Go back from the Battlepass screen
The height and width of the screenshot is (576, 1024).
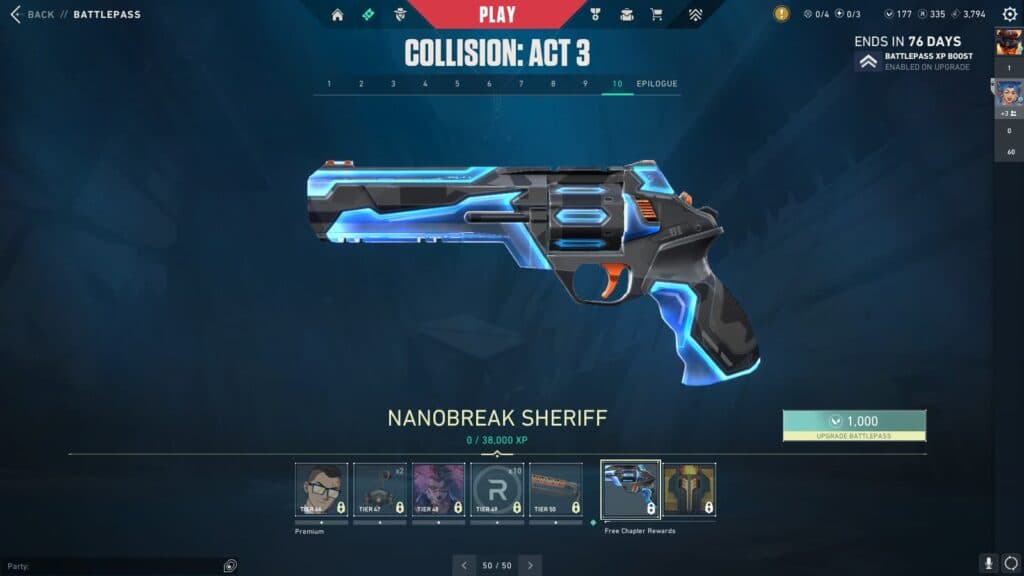coord(32,15)
